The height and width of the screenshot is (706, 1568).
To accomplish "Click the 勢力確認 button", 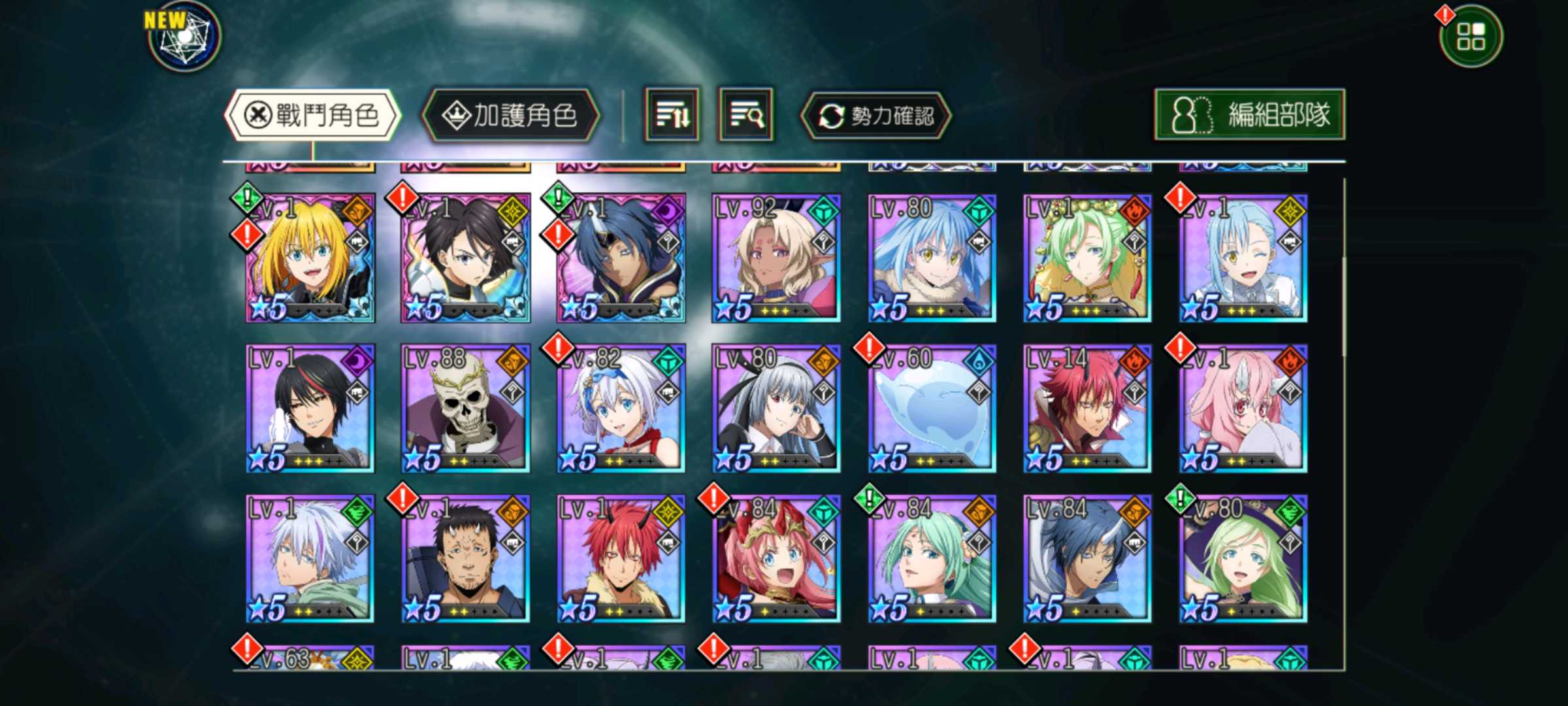I will [876, 116].
